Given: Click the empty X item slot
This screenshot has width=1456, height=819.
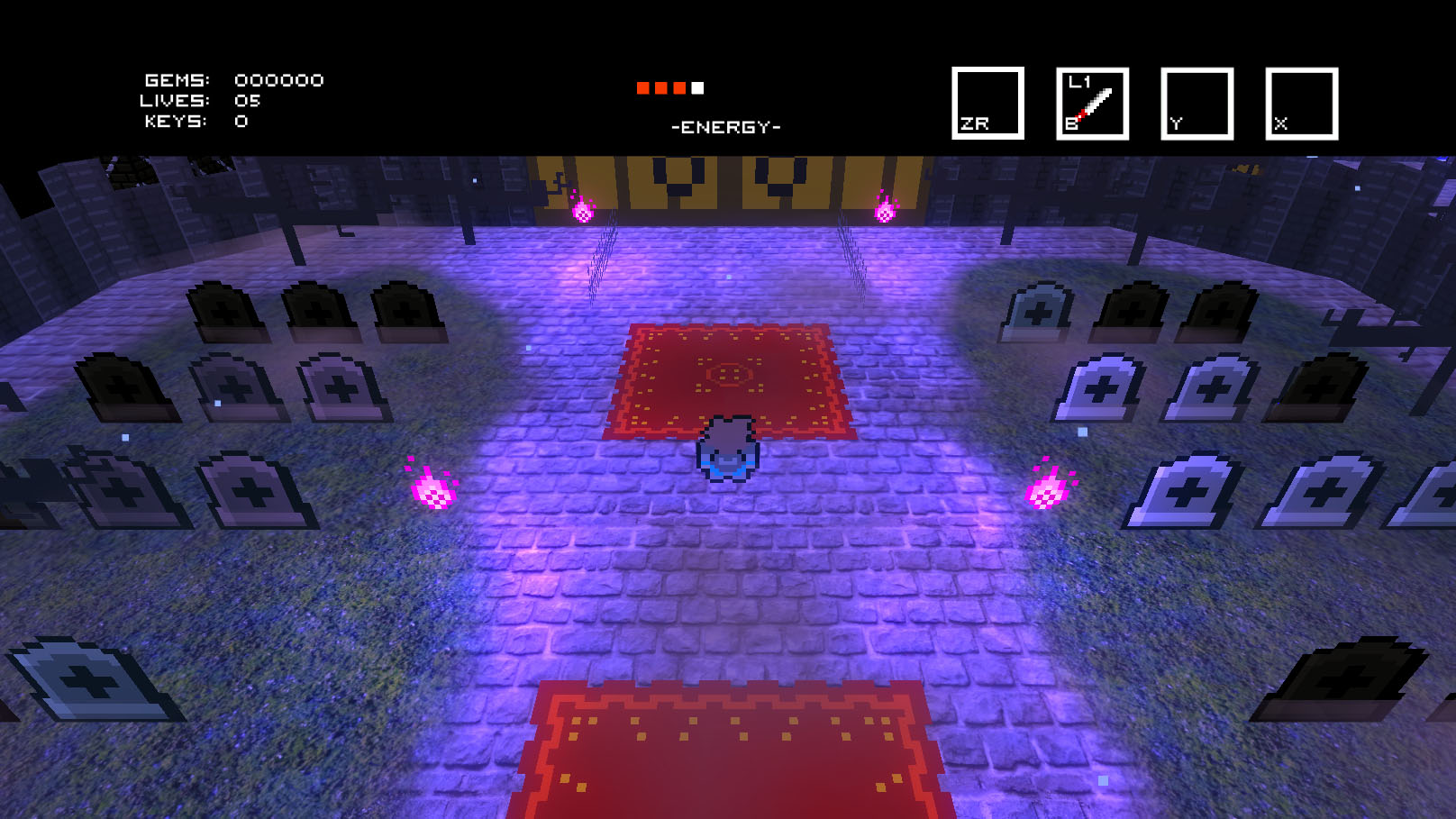Looking at the screenshot, I should (x=1301, y=102).
